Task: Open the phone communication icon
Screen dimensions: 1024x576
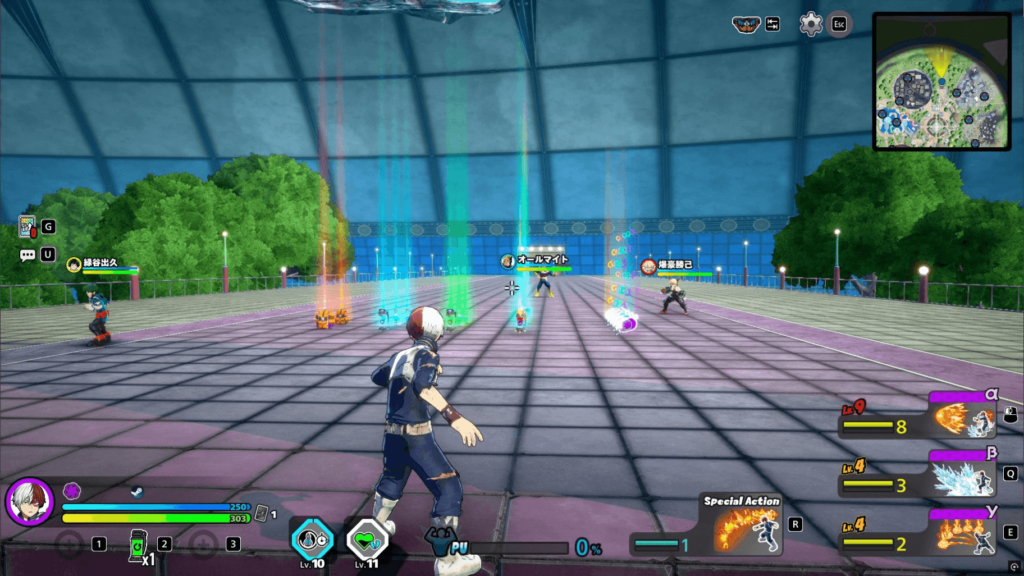Action: pyautogui.click(x=27, y=227)
